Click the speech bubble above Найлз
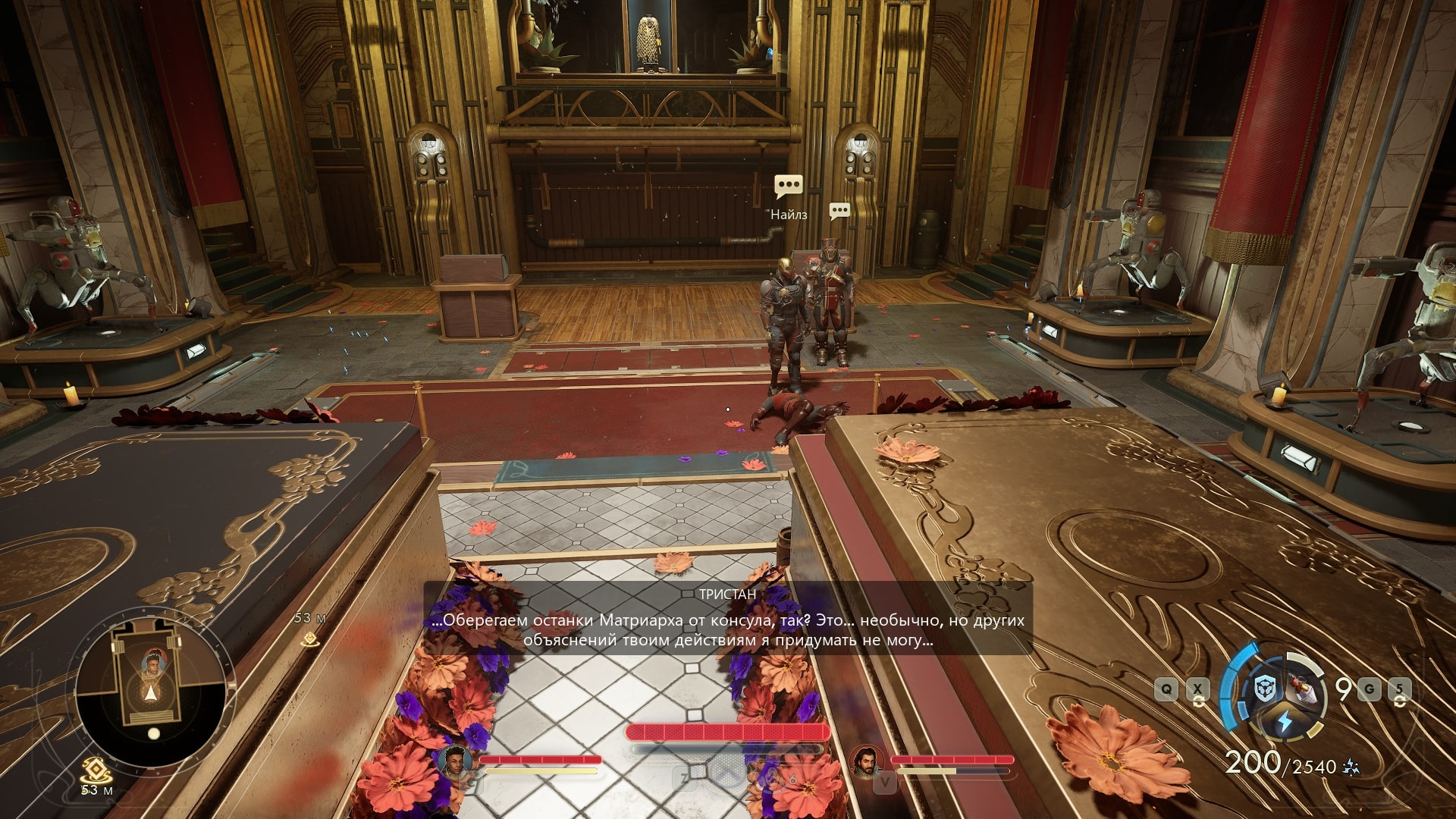The width and height of the screenshot is (1456, 819). [x=789, y=186]
